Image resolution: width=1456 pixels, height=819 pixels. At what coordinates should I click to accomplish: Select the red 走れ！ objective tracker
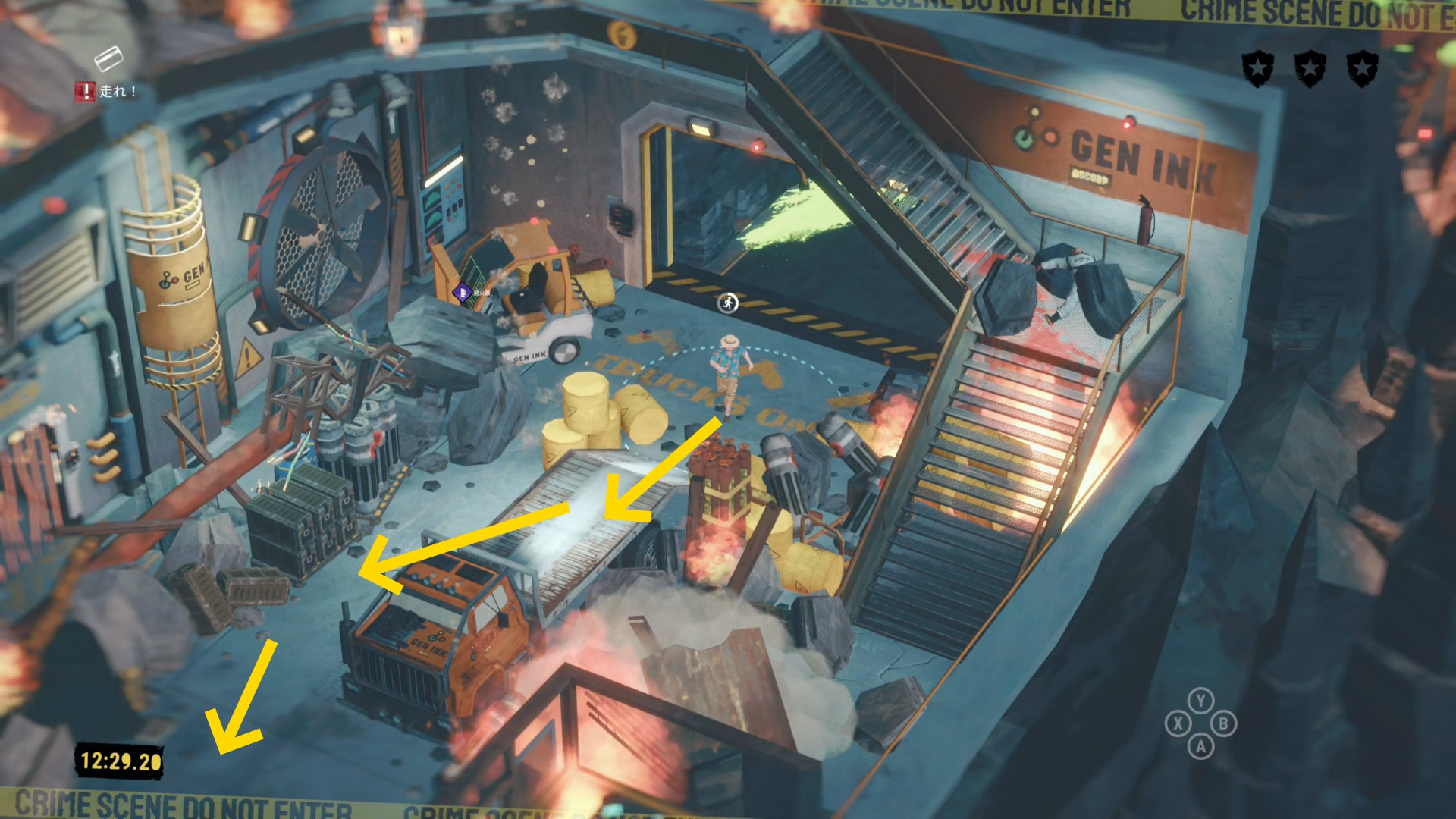pos(105,92)
